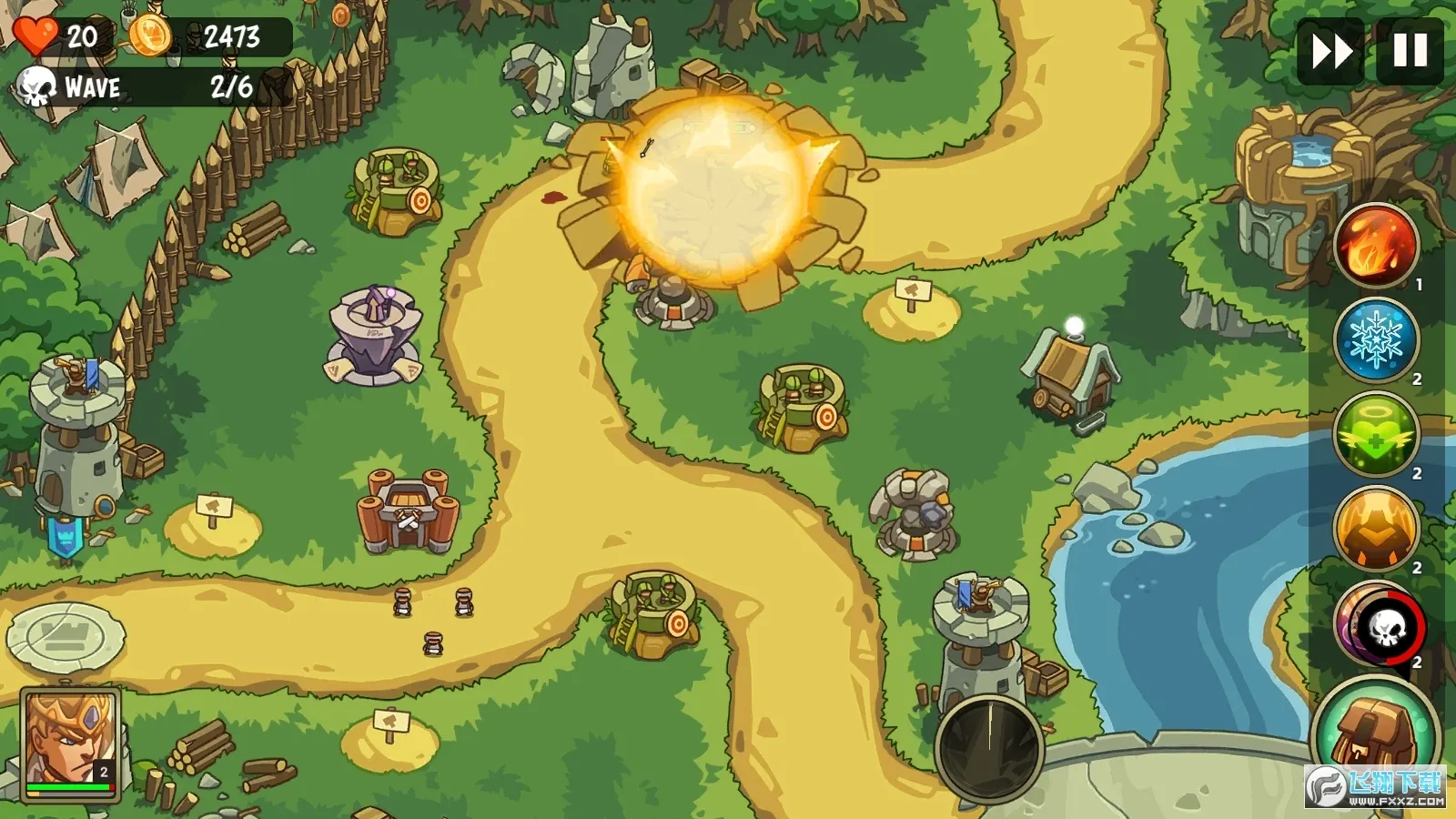Pause the game
The image size is (1456, 819).
tap(1406, 52)
